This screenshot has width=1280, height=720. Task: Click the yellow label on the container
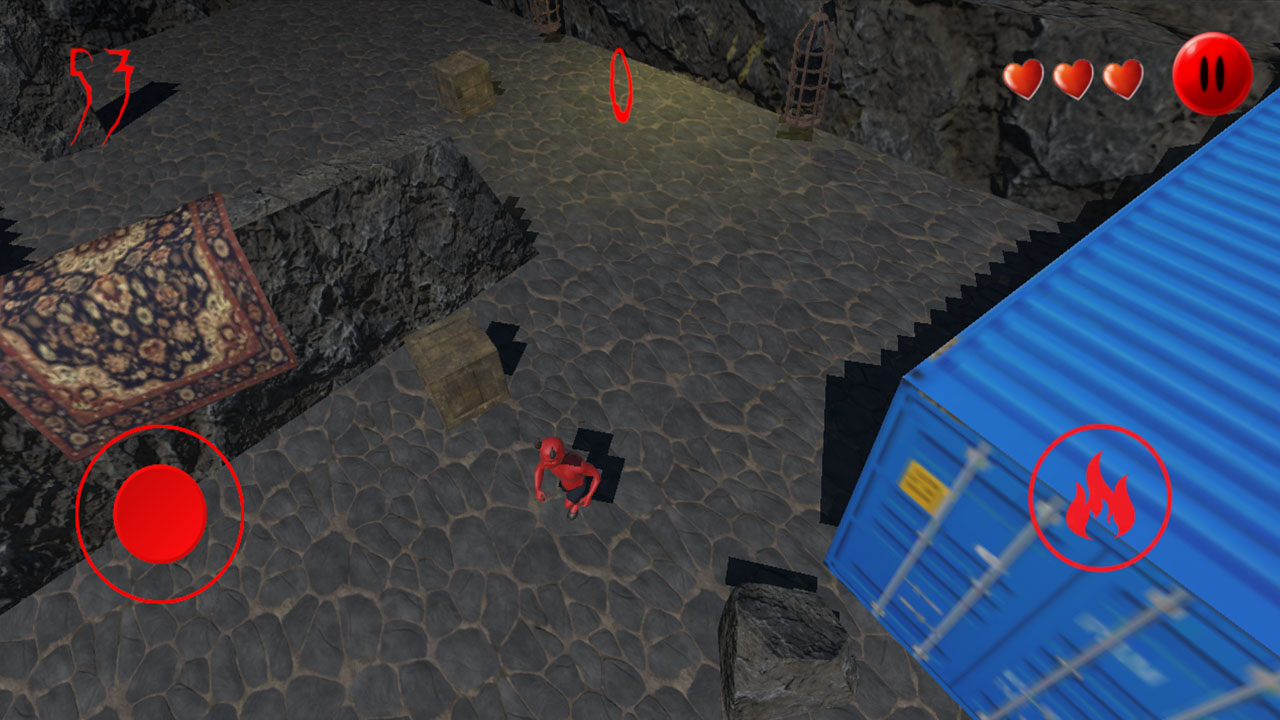click(x=921, y=483)
